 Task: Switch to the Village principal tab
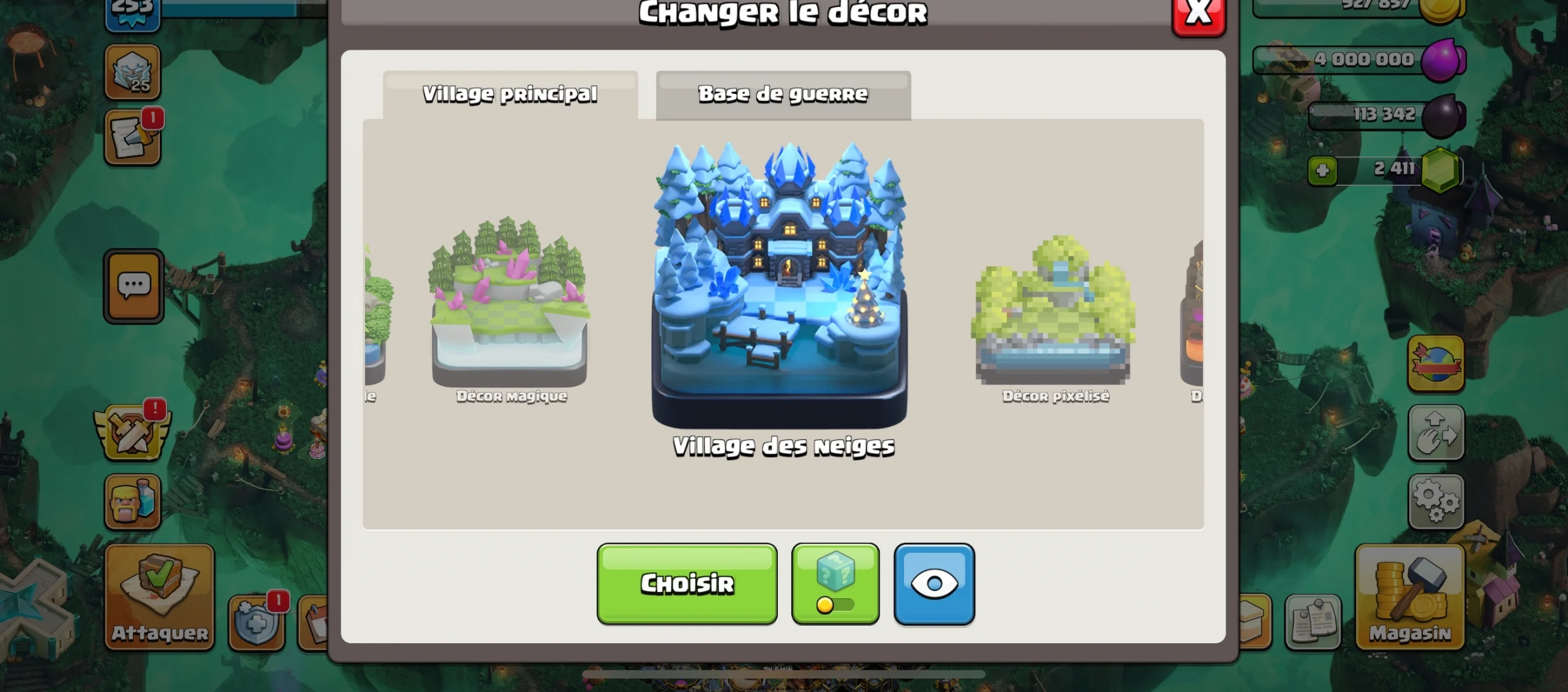tap(510, 94)
